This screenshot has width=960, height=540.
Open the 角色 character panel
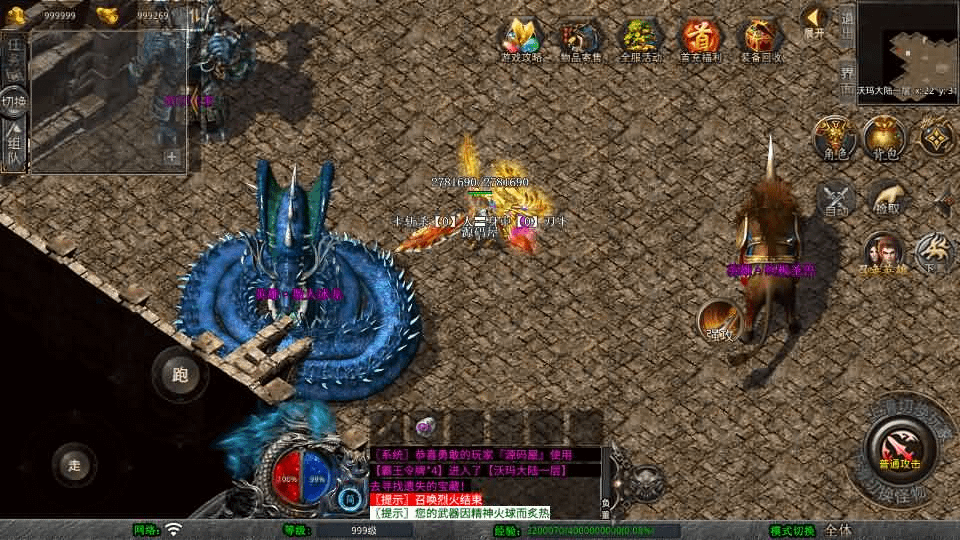click(835, 138)
